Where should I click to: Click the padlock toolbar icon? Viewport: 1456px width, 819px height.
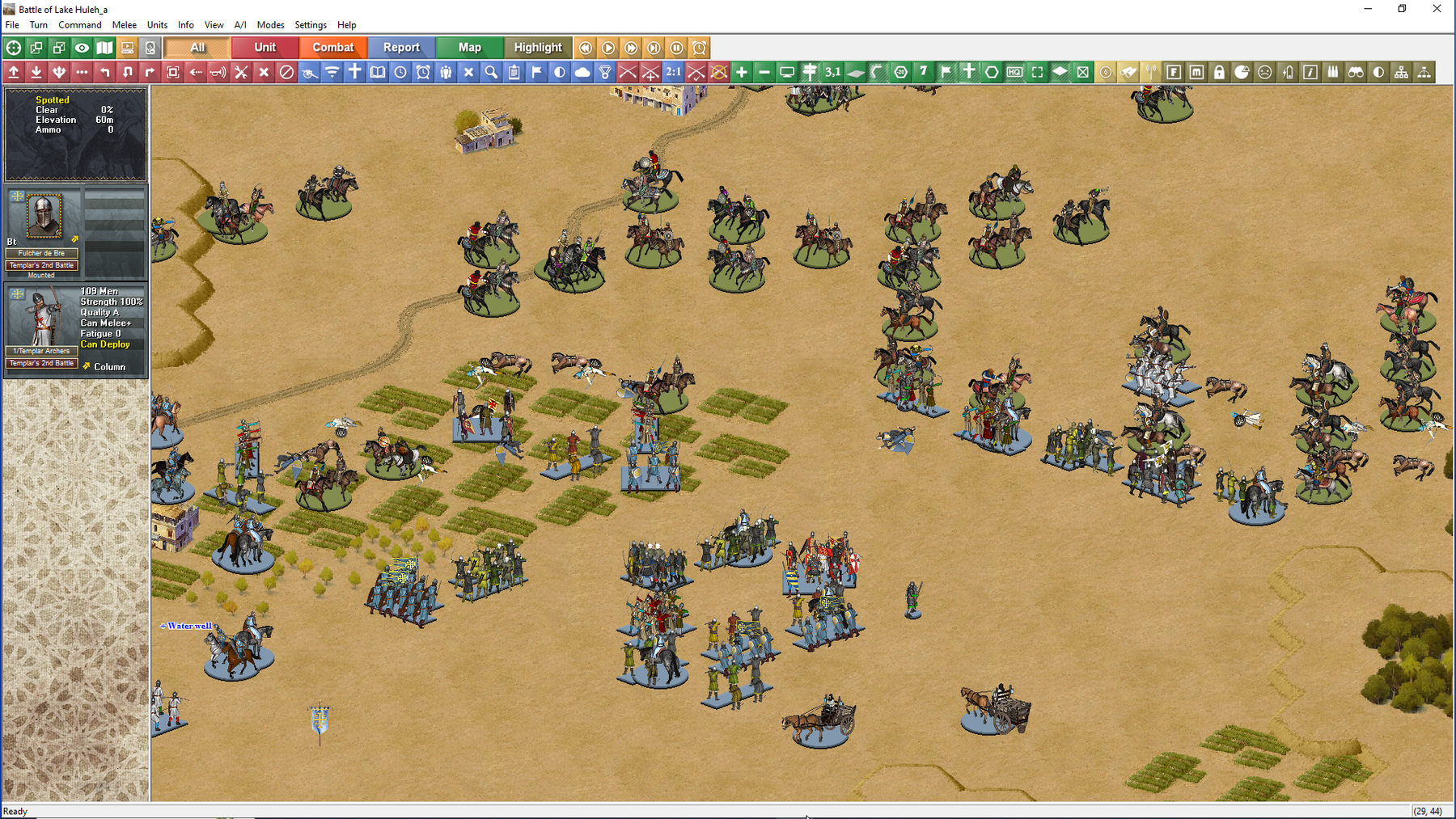pos(1219,73)
